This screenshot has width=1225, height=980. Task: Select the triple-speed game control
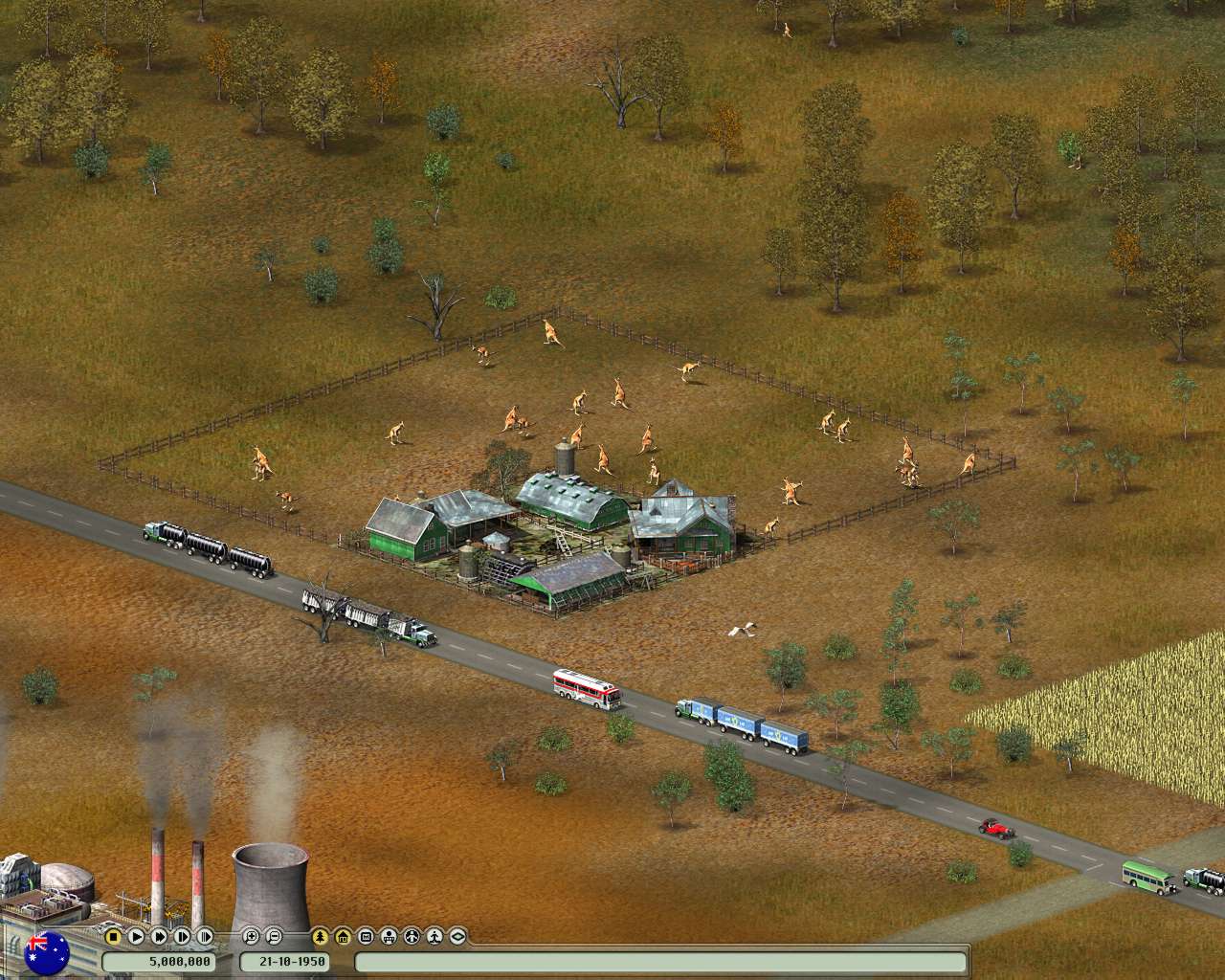(x=183, y=937)
